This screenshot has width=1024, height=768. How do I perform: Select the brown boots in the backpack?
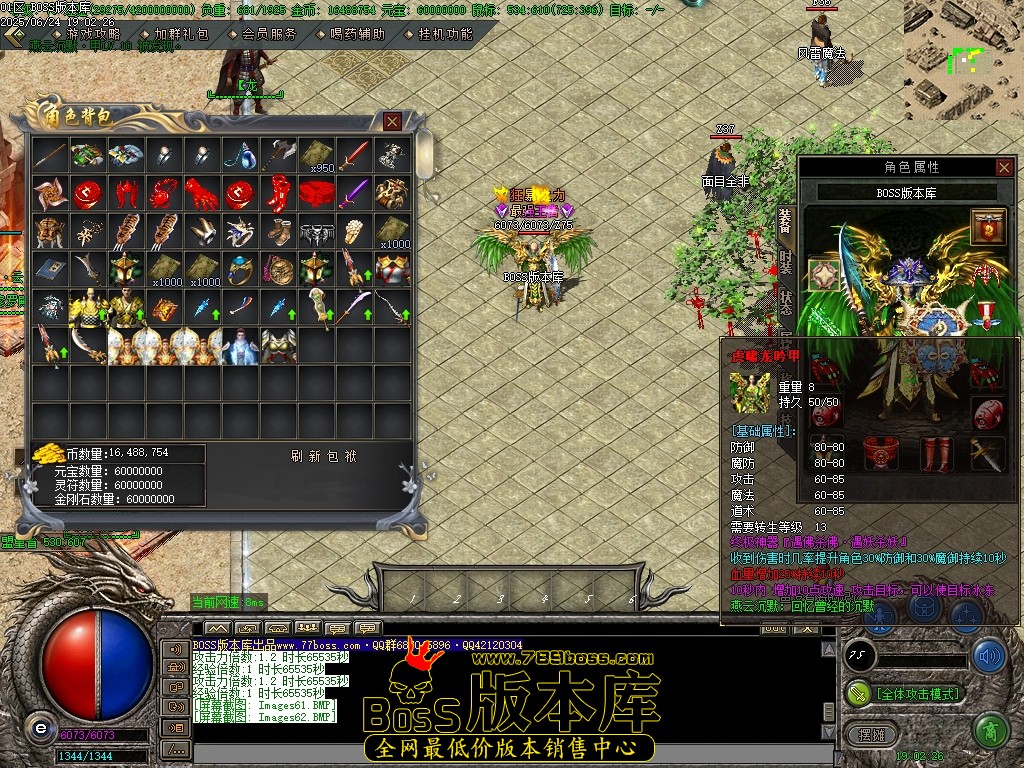pyautogui.click(x=278, y=231)
